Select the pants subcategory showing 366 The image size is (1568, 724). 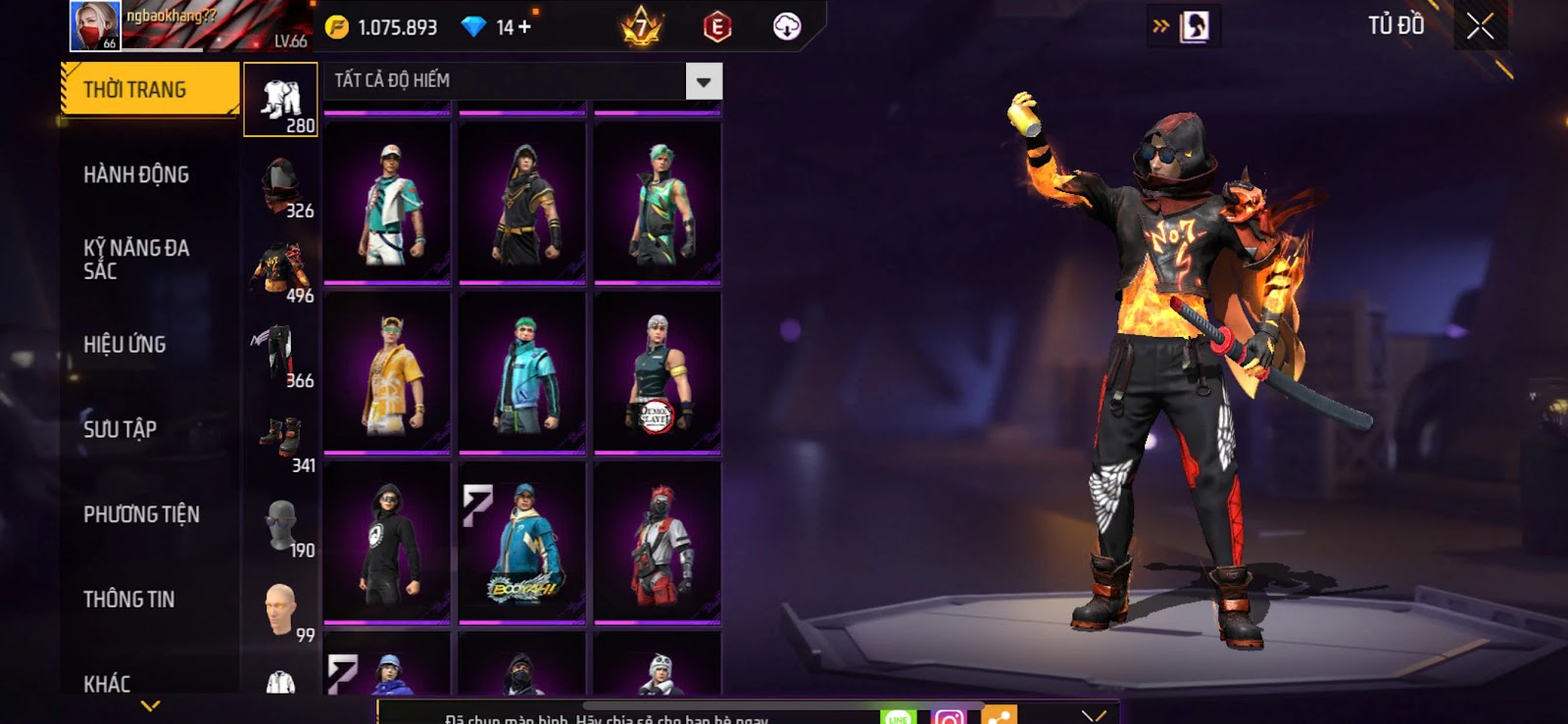[281, 356]
